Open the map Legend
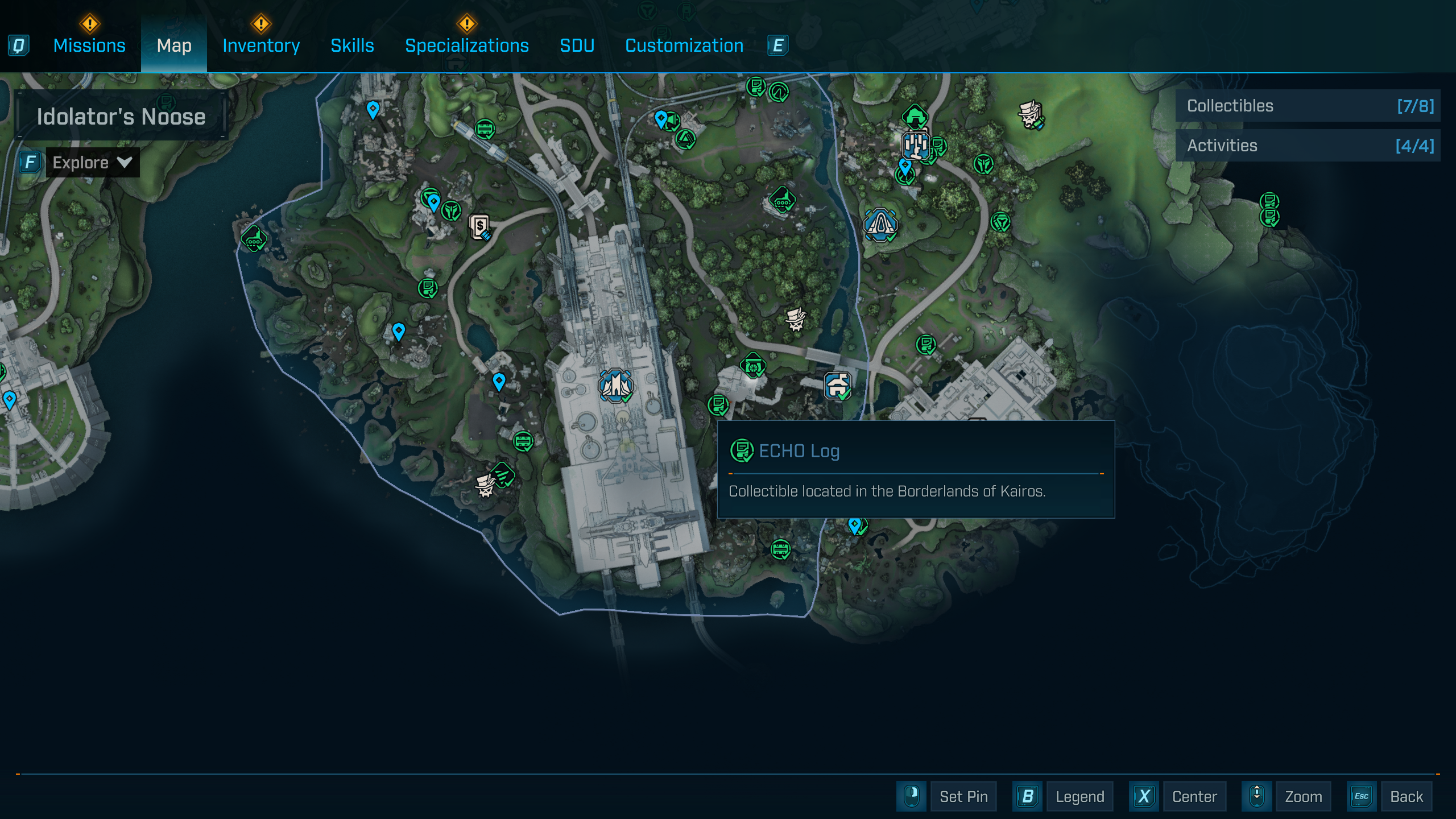 1079,796
